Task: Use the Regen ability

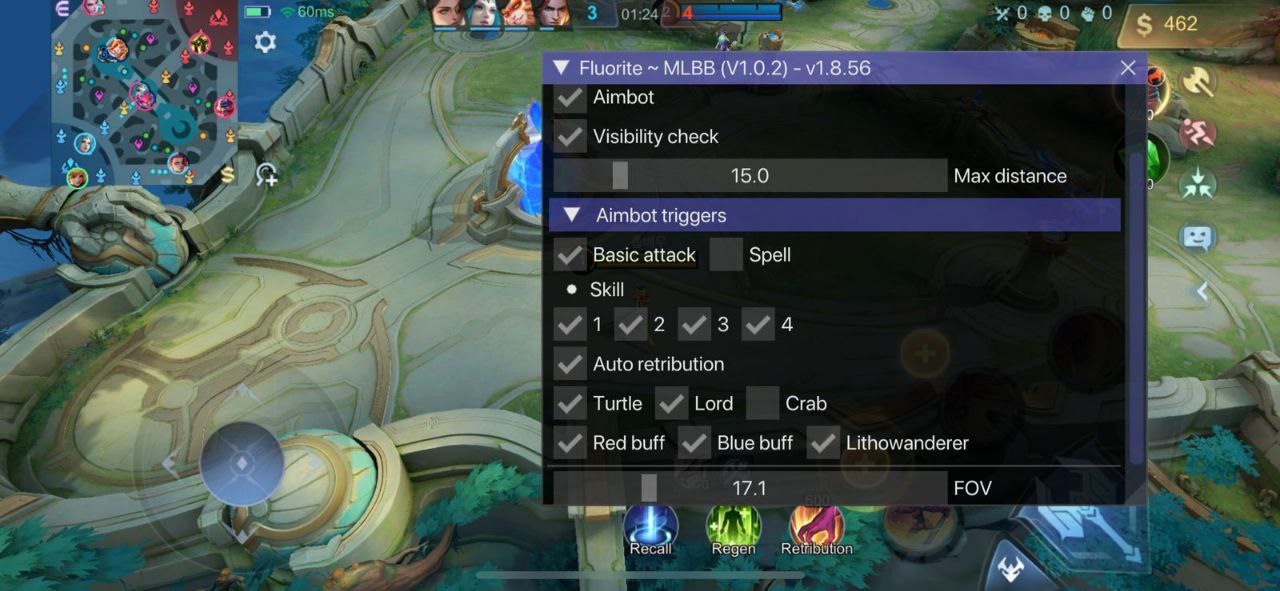Action: pos(733,528)
